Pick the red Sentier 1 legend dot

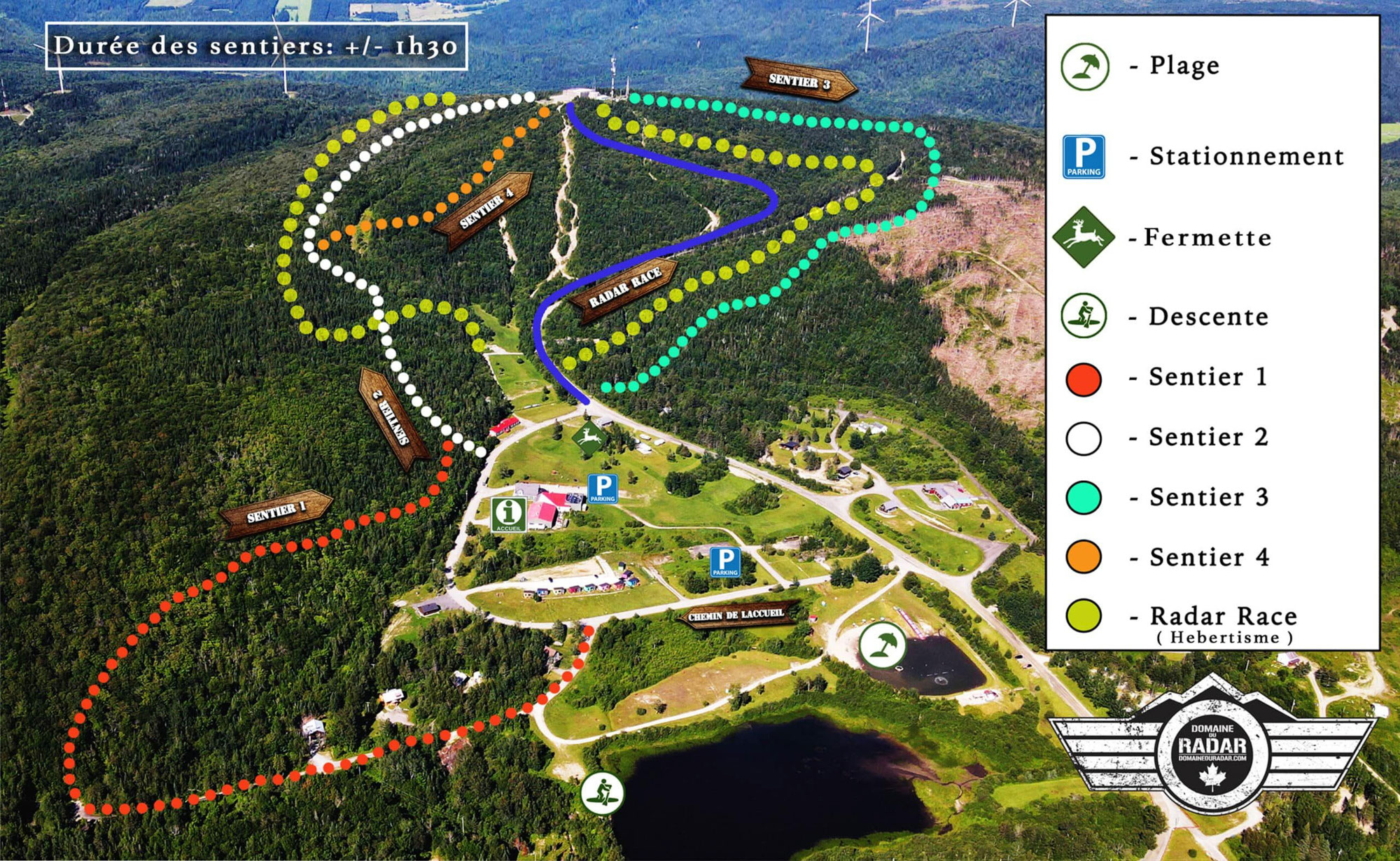click(1084, 378)
